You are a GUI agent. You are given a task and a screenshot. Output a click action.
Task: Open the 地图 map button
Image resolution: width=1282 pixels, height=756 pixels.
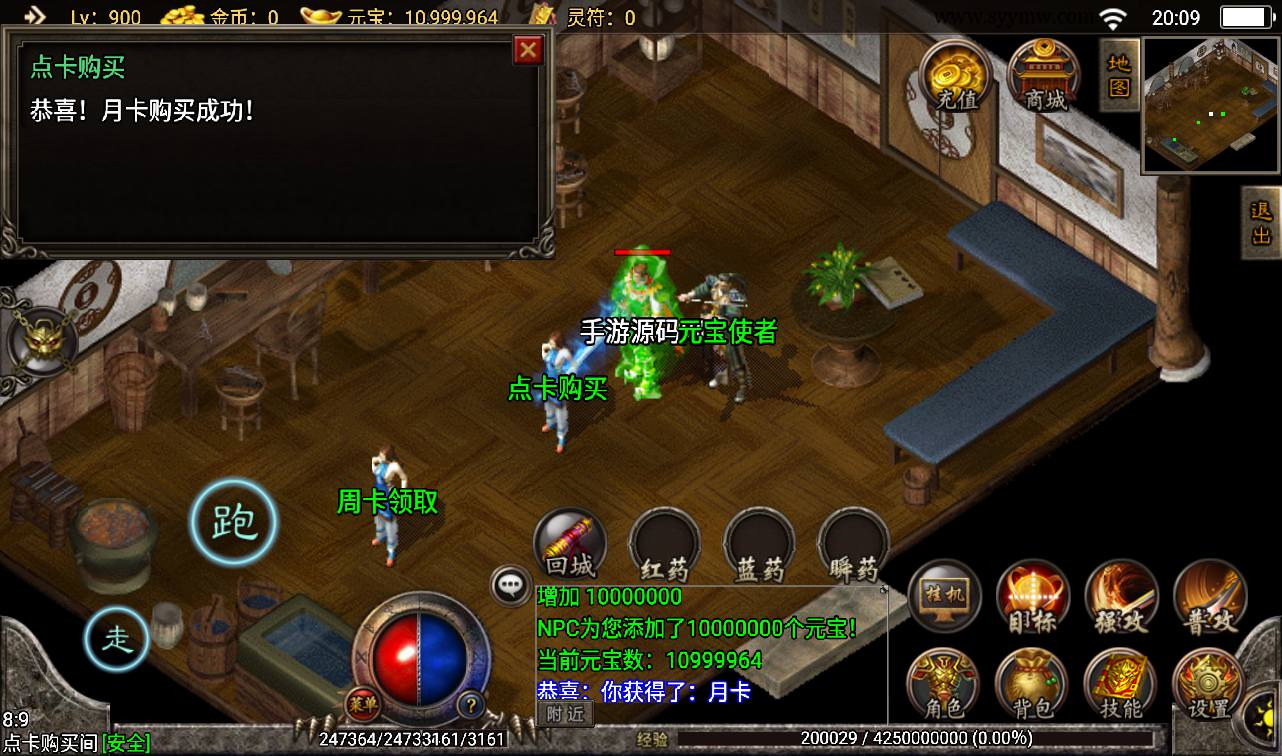click(1119, 74)
